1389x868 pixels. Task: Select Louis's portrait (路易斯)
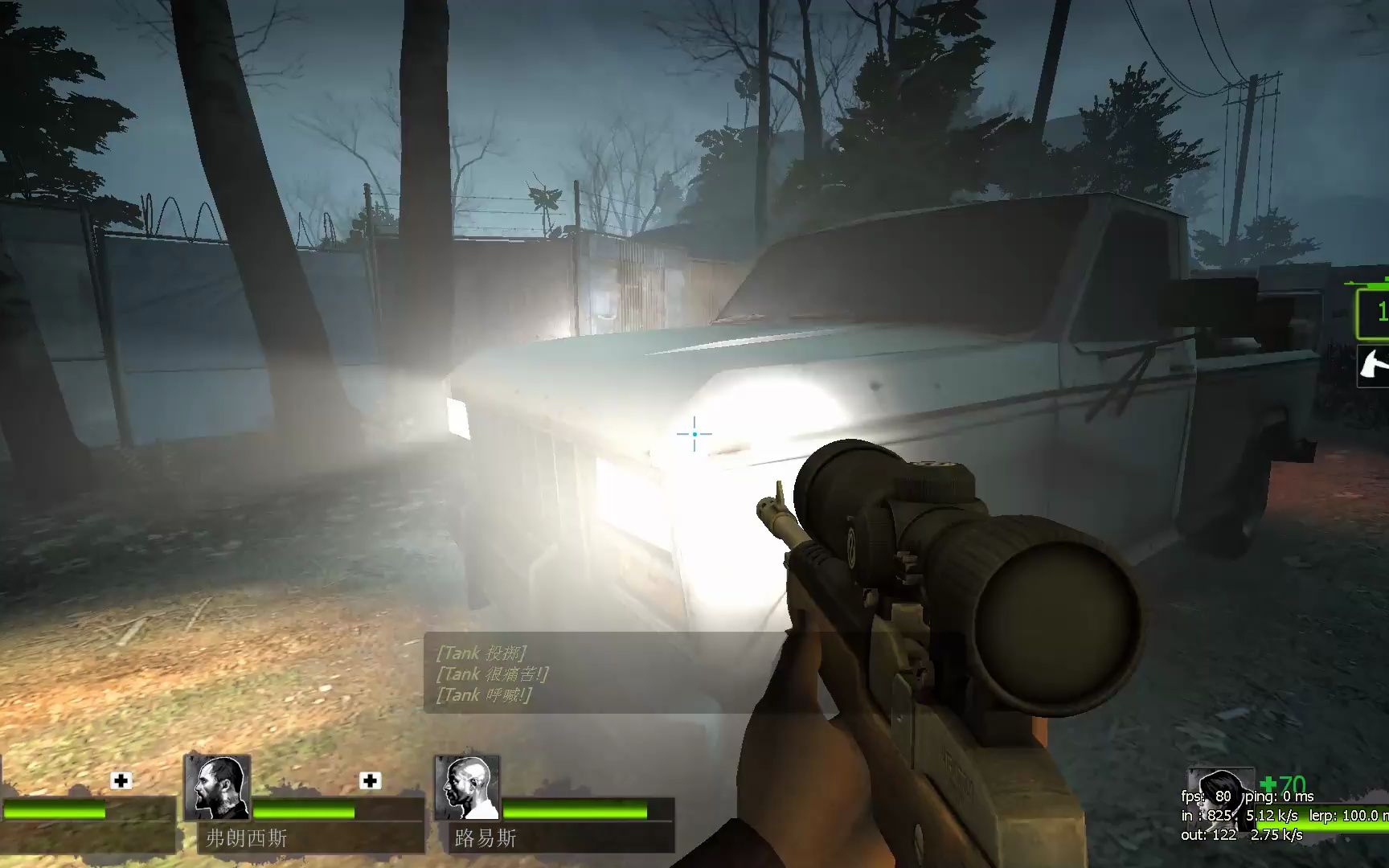[467, 788]
